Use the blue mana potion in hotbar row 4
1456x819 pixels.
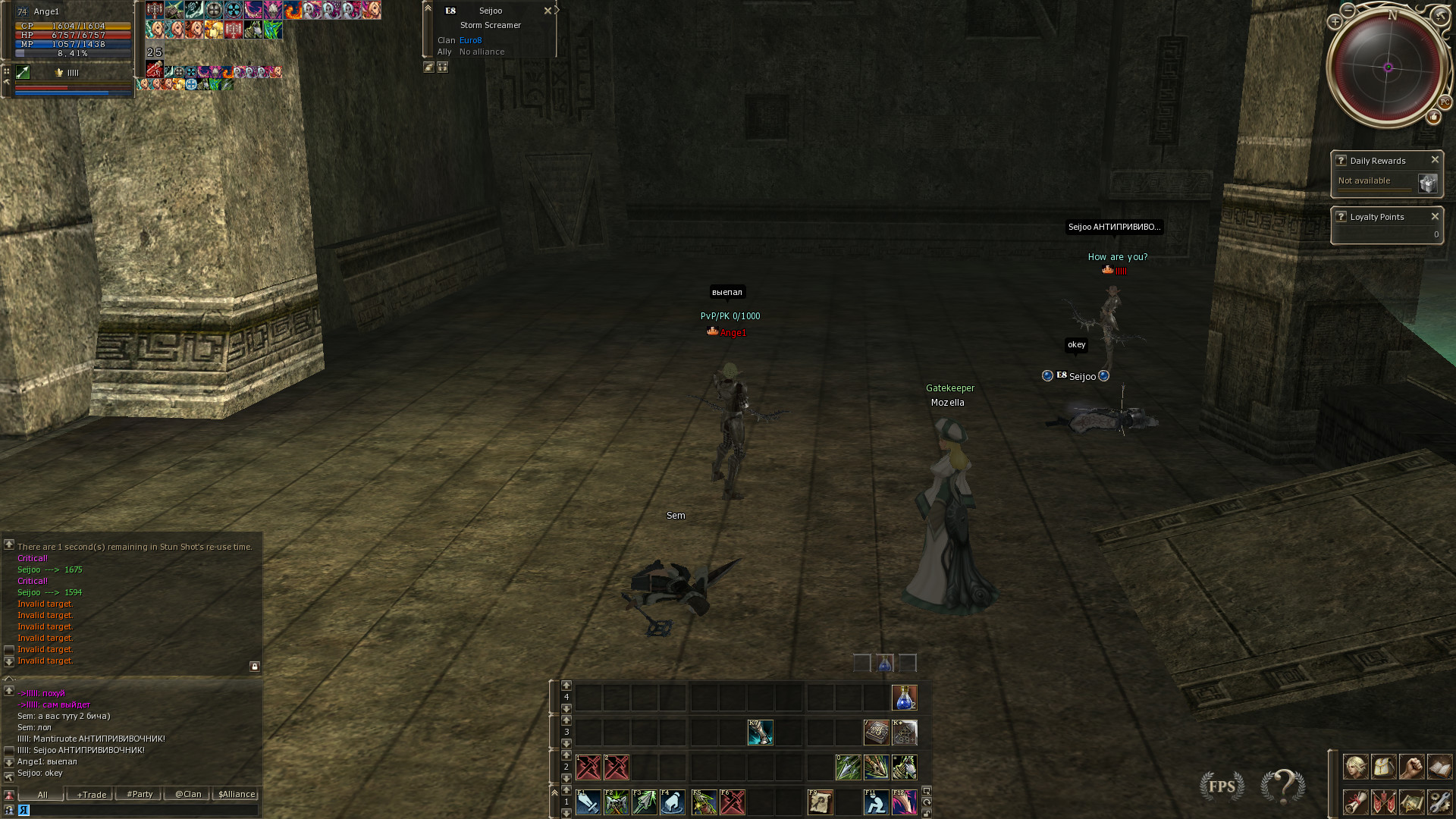point(904,698)
